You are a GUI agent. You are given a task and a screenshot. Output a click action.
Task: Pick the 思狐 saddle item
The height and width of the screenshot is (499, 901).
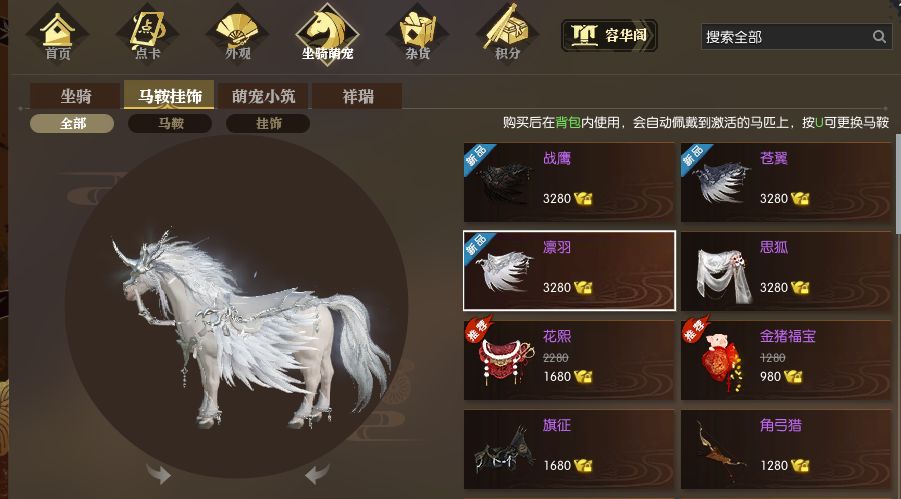point(786,270)
